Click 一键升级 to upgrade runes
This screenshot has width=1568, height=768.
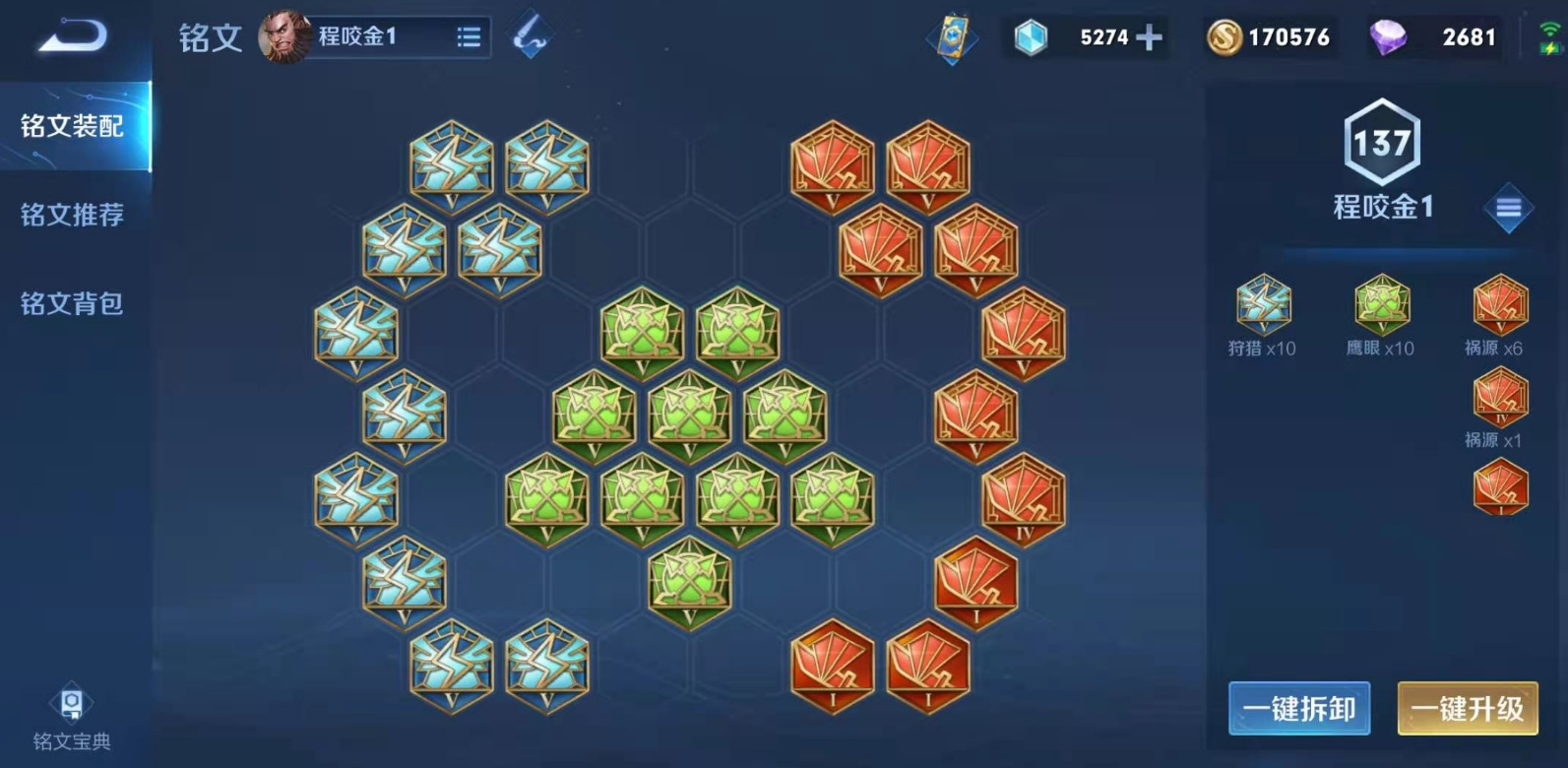1468,708
